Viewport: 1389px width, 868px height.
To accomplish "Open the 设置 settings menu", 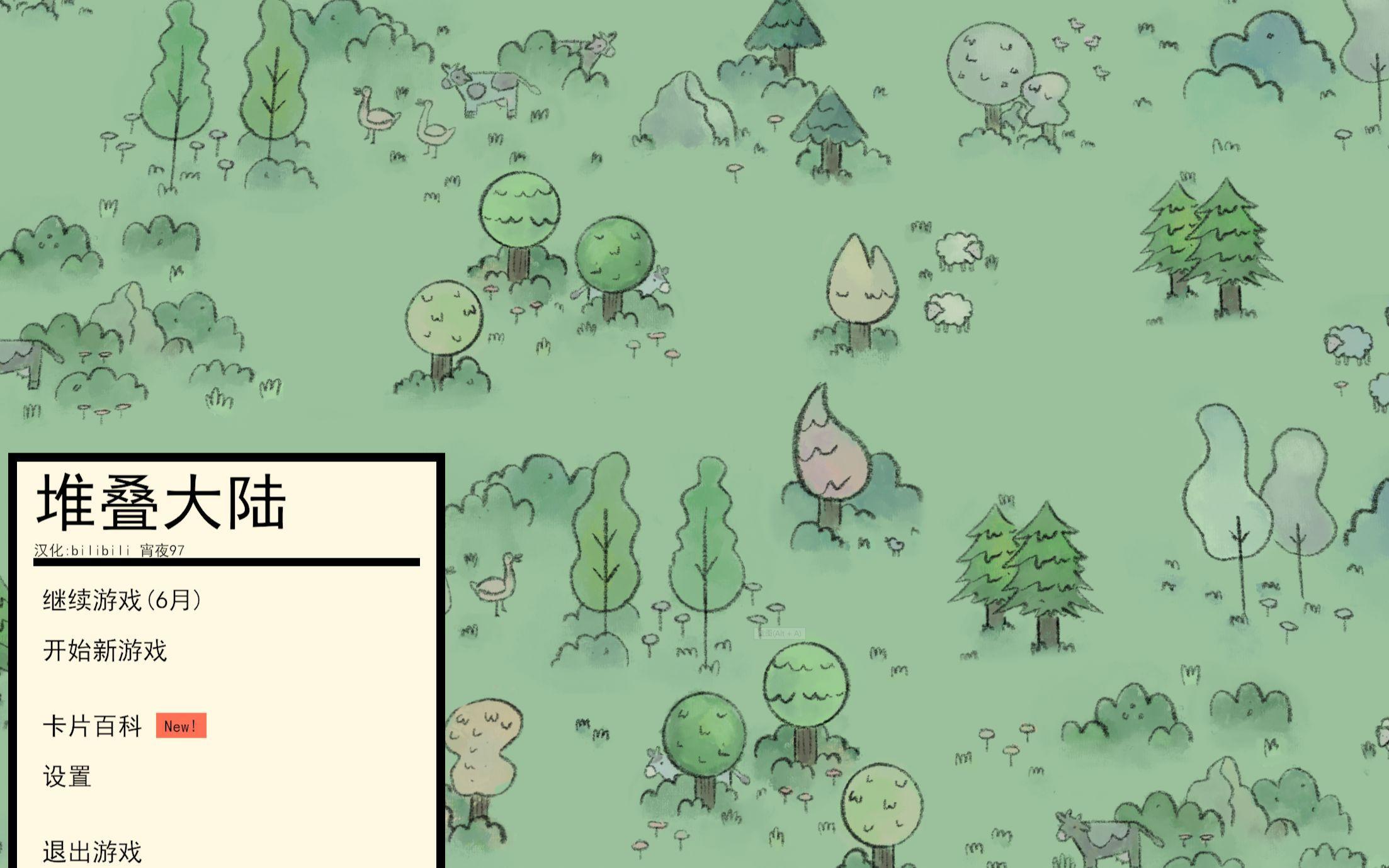I will click(67, 777).
